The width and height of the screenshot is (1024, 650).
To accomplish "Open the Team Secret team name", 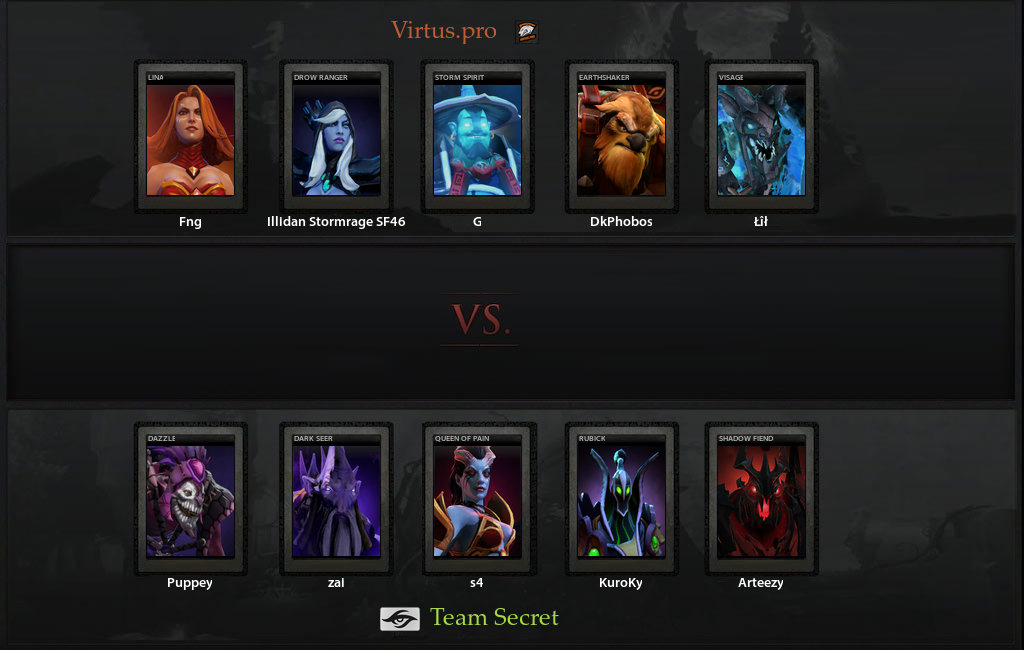I will 494,618.
